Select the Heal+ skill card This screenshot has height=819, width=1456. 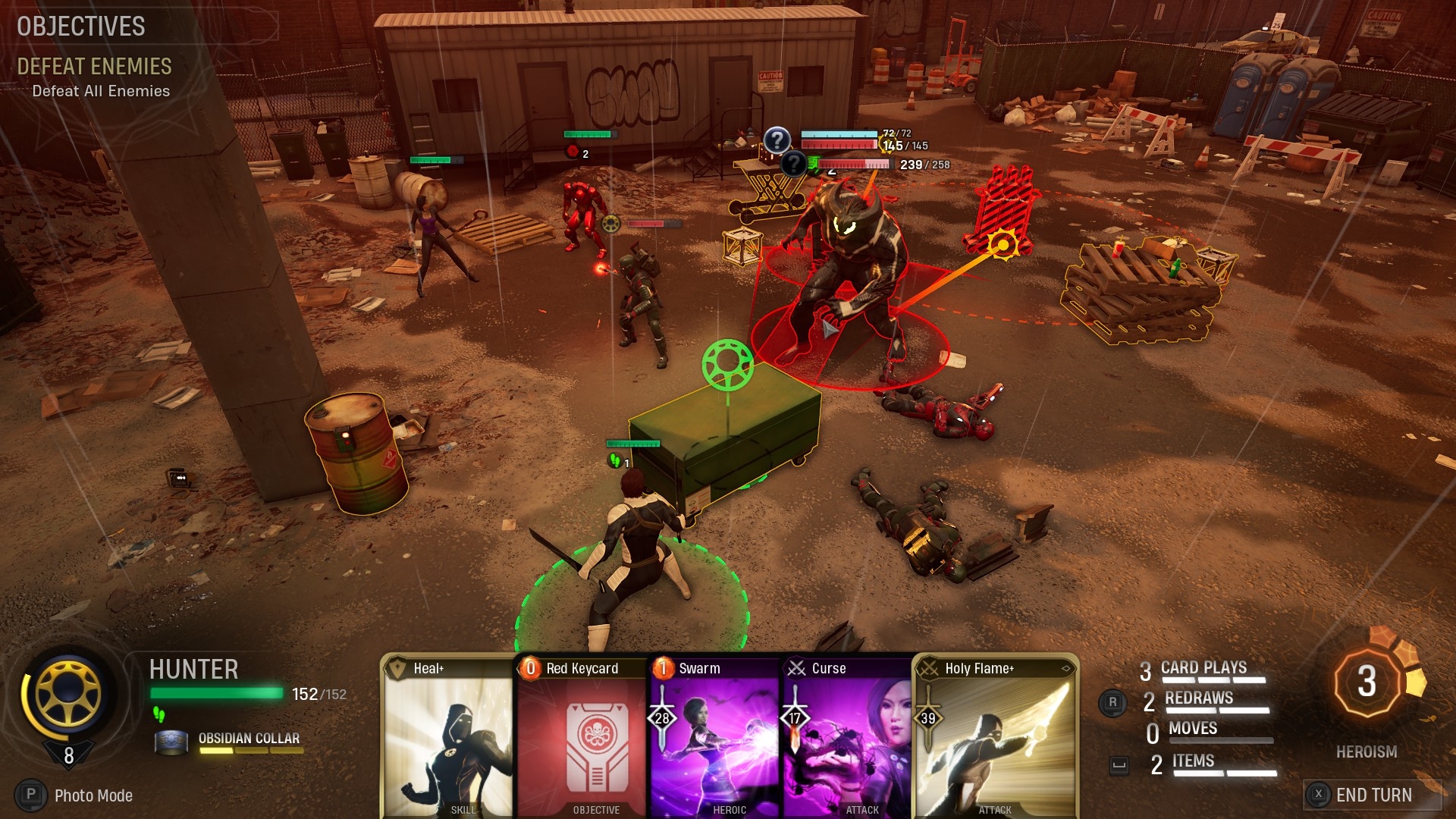(447, 736)
